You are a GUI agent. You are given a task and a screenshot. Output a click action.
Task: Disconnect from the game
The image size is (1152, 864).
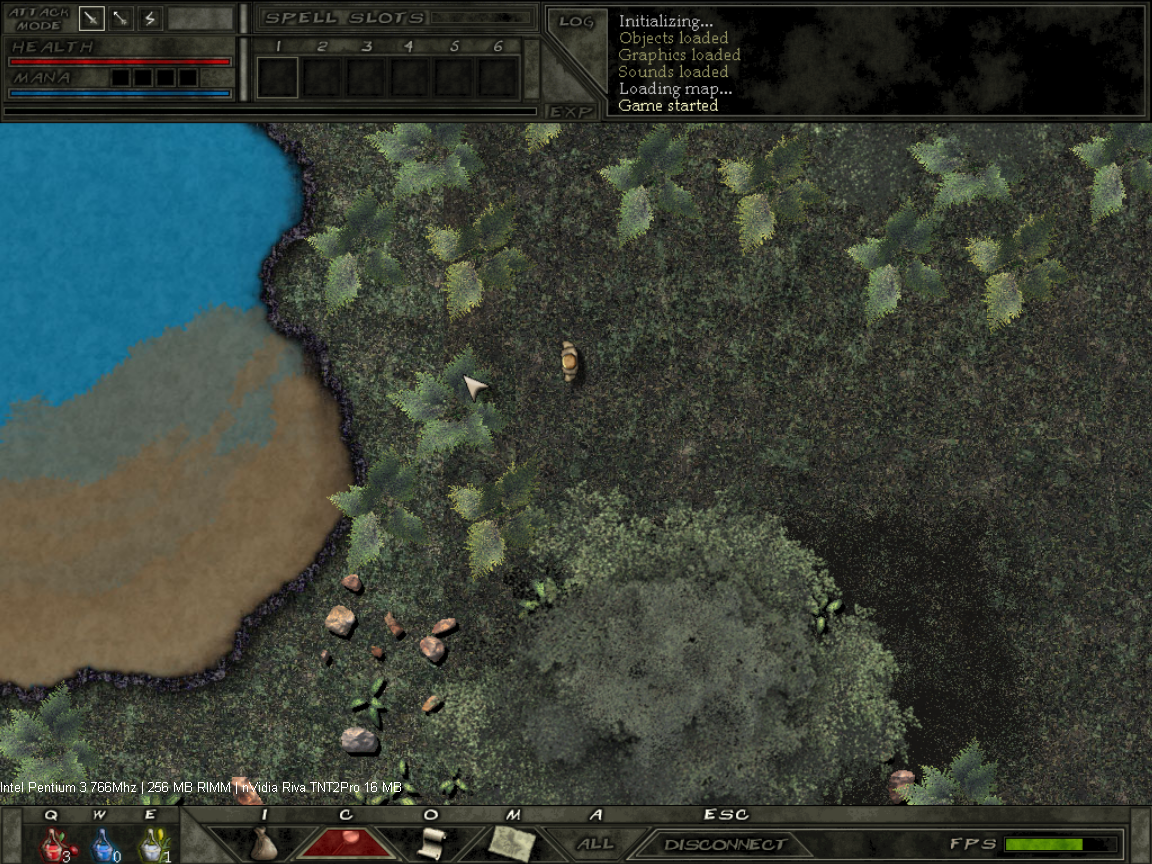coord(723,845)
